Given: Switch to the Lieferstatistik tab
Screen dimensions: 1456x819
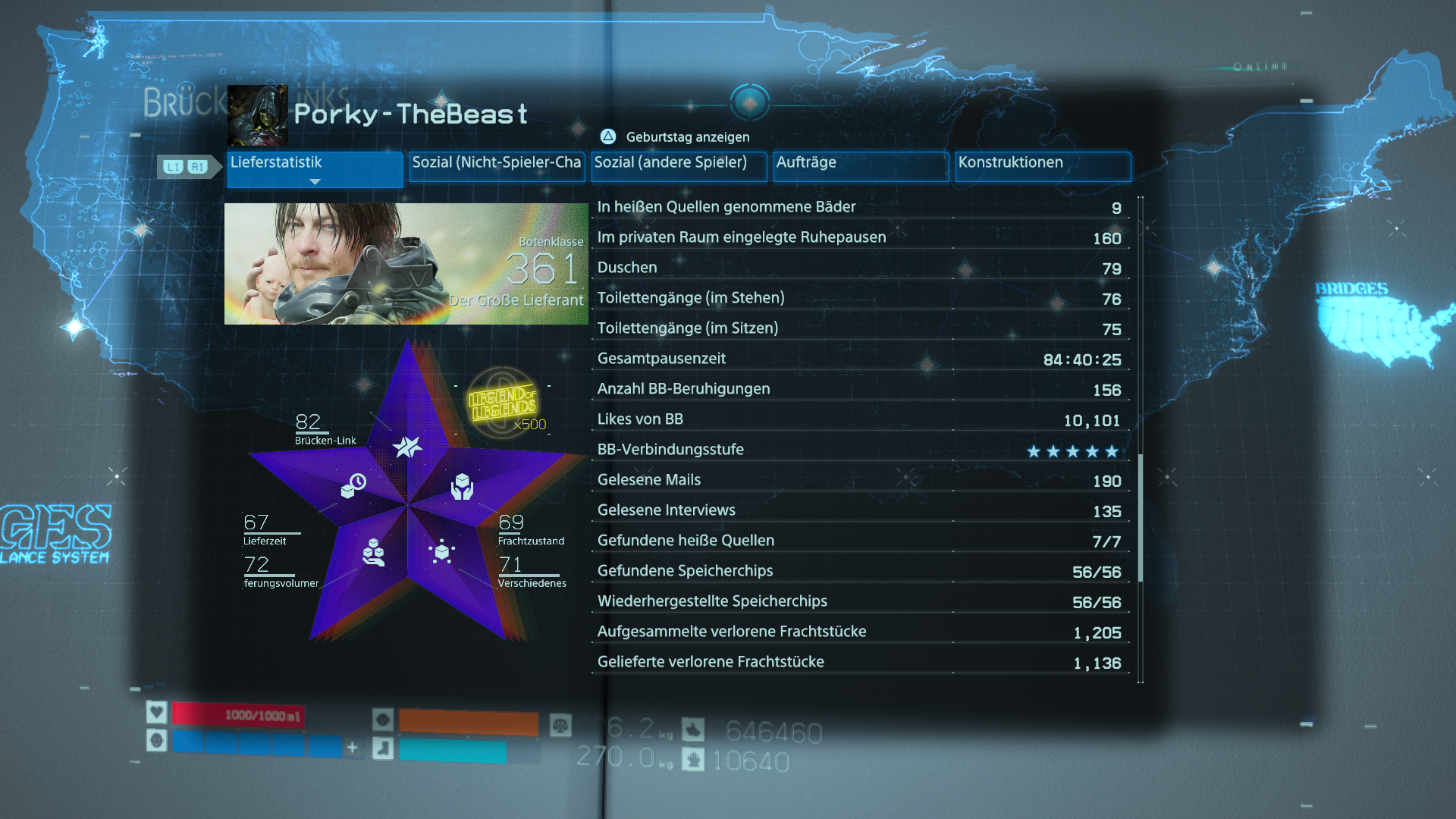Looking at the screenshot, I should (x=315, y=167).
